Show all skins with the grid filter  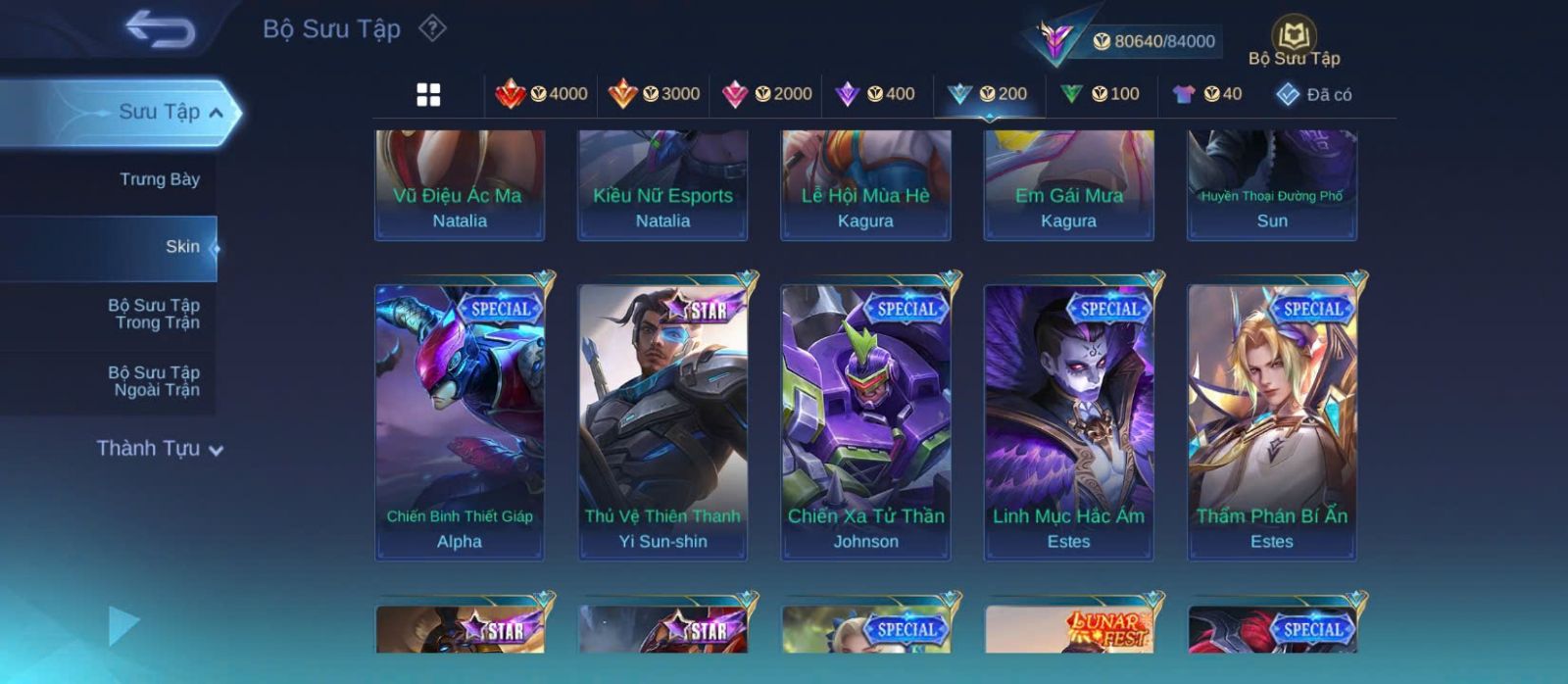[x=428, y=95]
